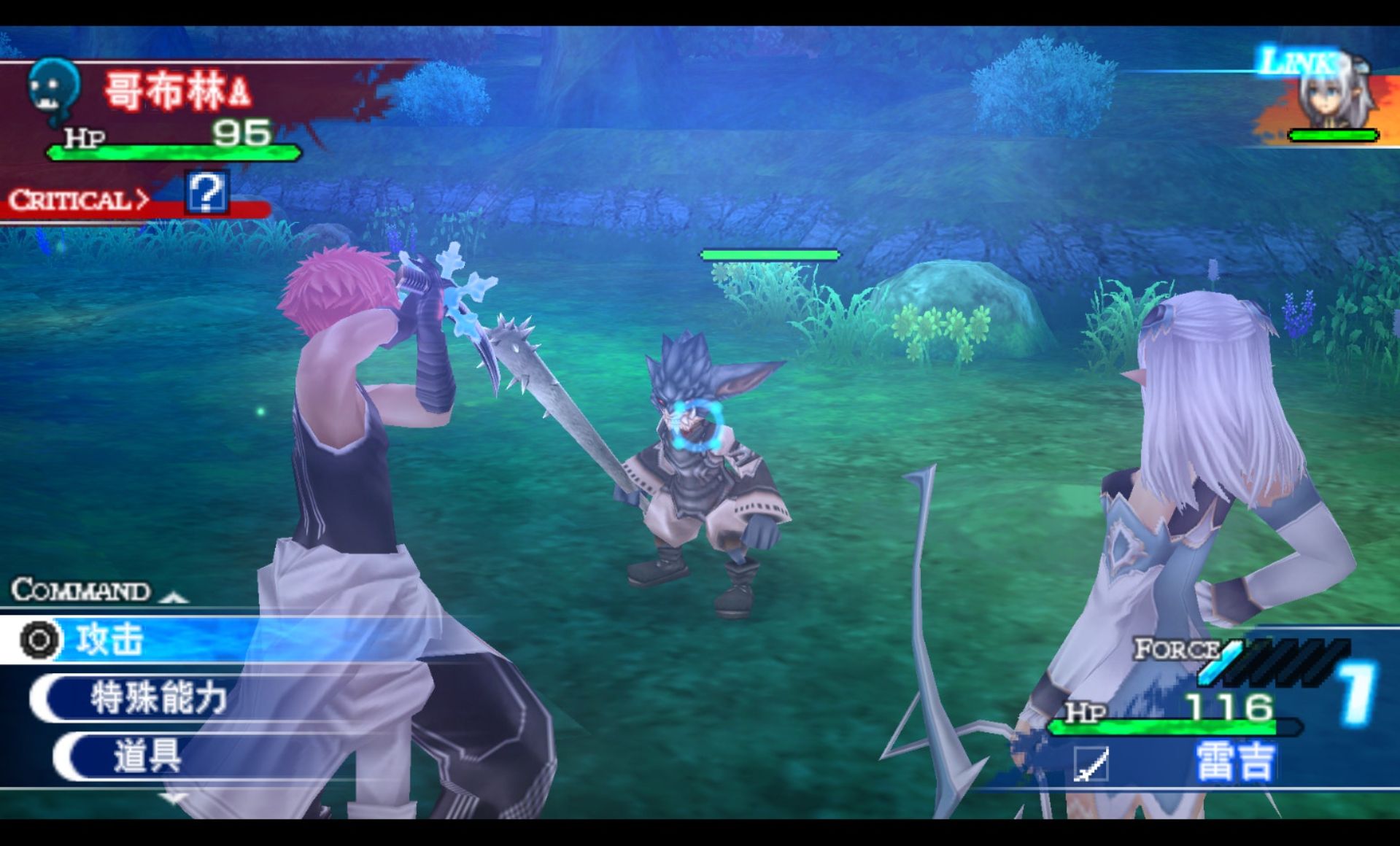Click the up arrow beside Command header

tap(173, 597)
